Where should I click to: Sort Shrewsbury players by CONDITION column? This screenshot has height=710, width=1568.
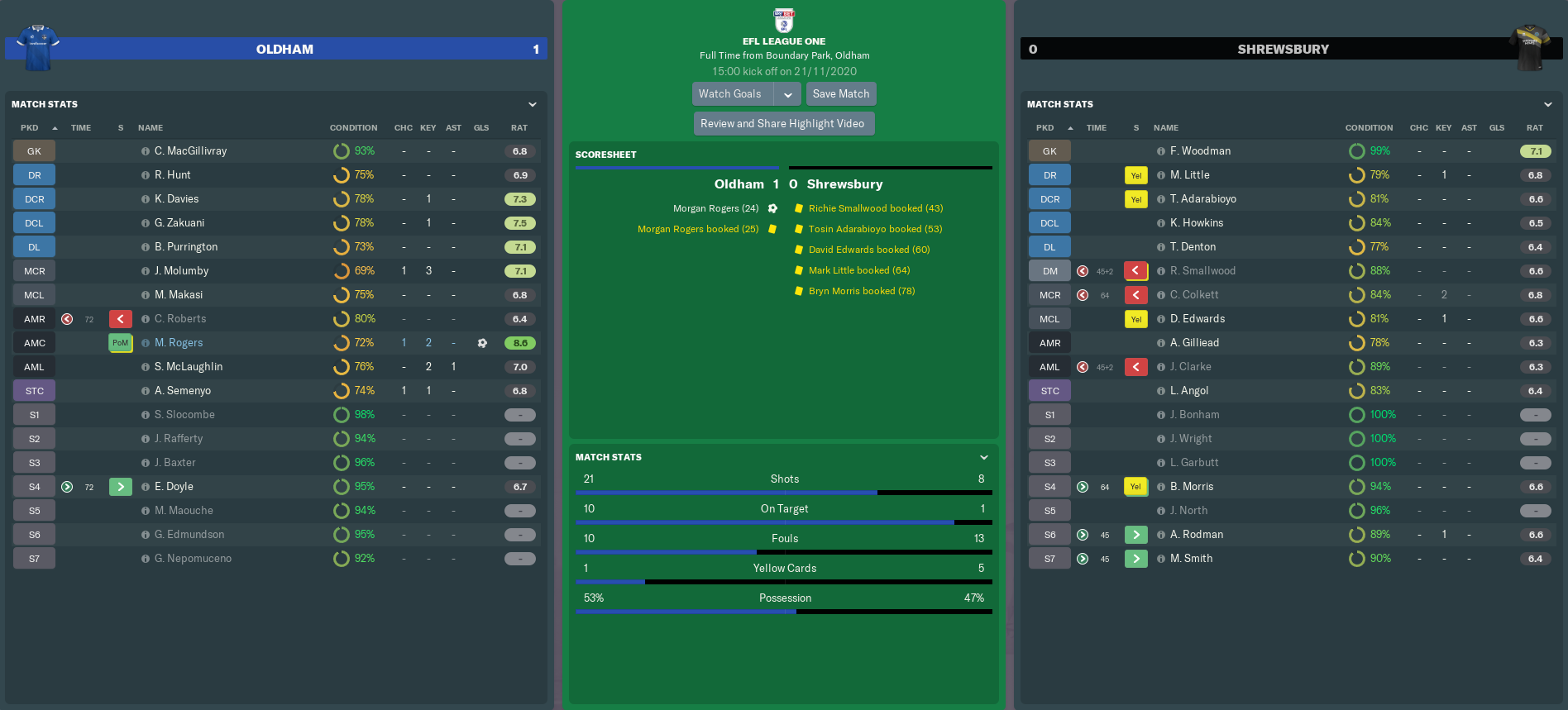[x=1369, y=128]
